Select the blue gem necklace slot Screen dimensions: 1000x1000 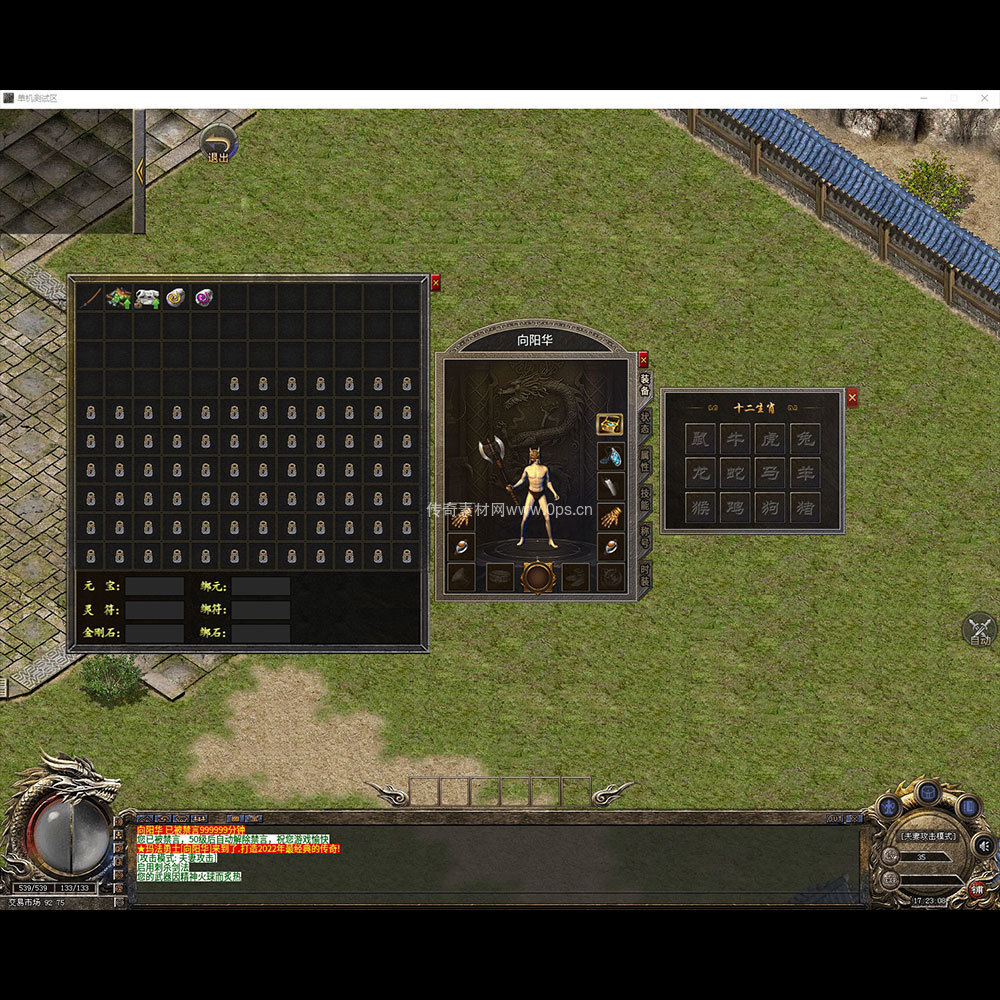point(610,456)
